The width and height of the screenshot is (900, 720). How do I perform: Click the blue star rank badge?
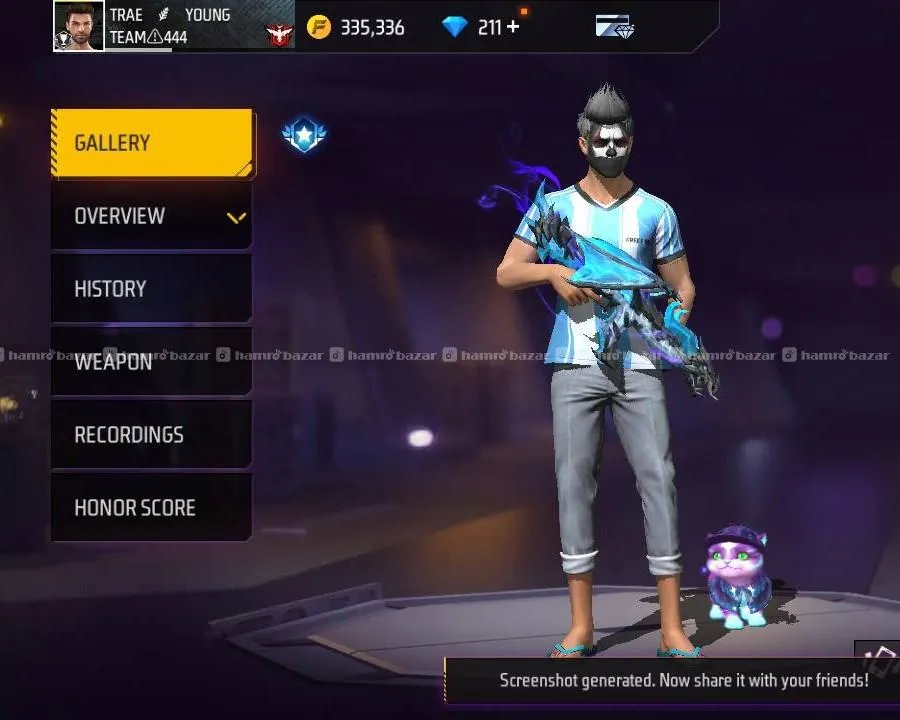pos(304,135)
